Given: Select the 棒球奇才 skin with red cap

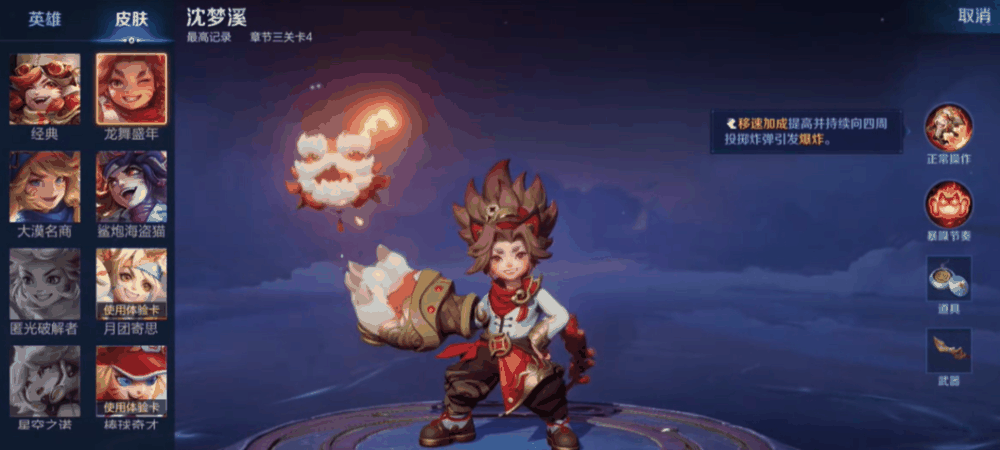Looking at the screenshot, I should [131, 381].
